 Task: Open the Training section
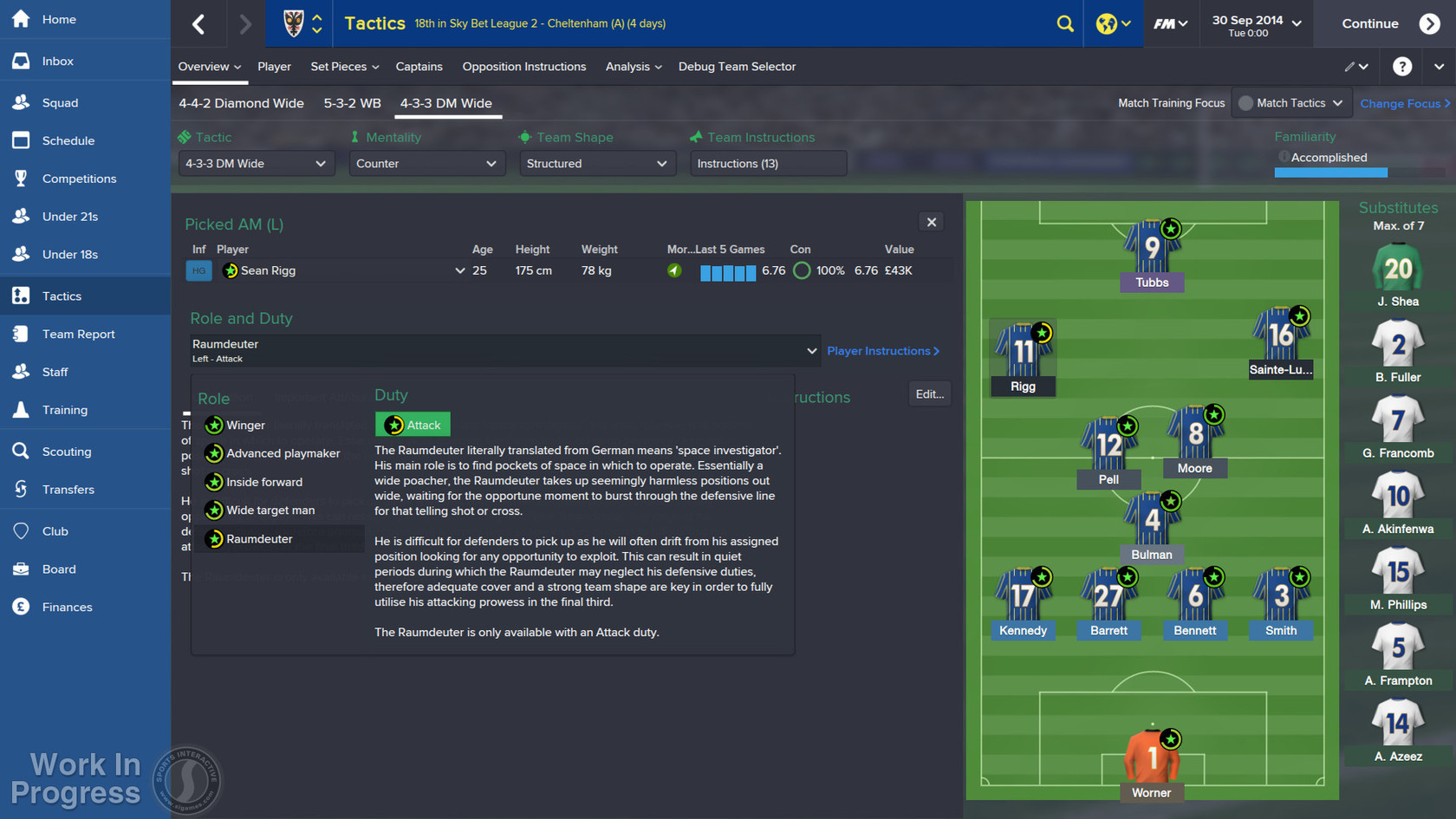coord(64,410)
